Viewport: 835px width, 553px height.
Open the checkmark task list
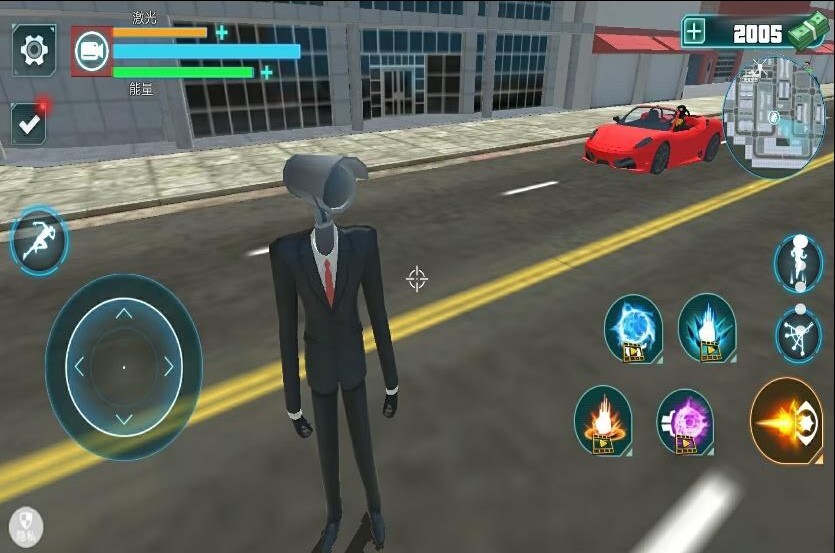[30, 124]
